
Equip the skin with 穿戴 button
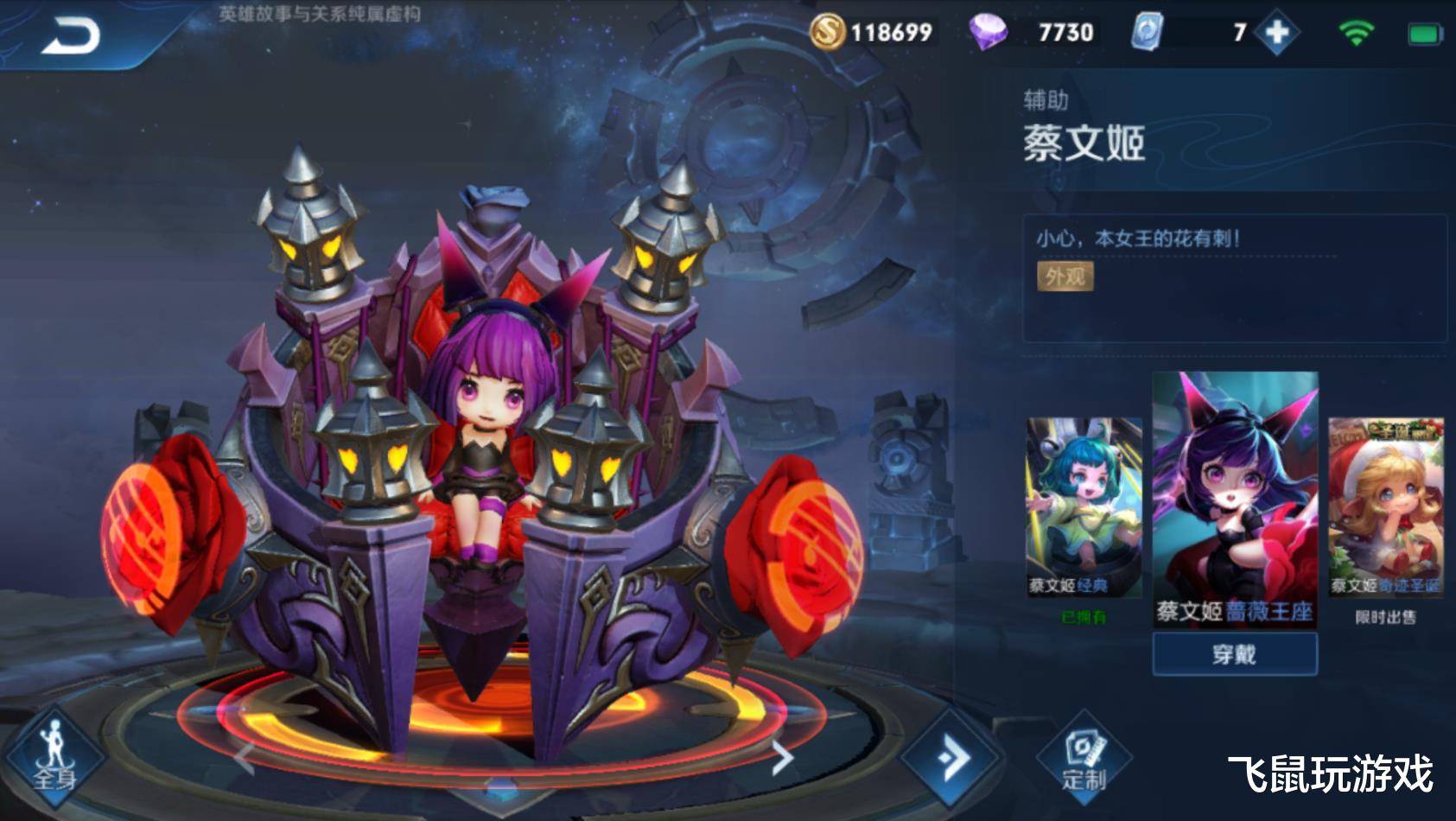pyautogui.click(x=1234, y=654)
